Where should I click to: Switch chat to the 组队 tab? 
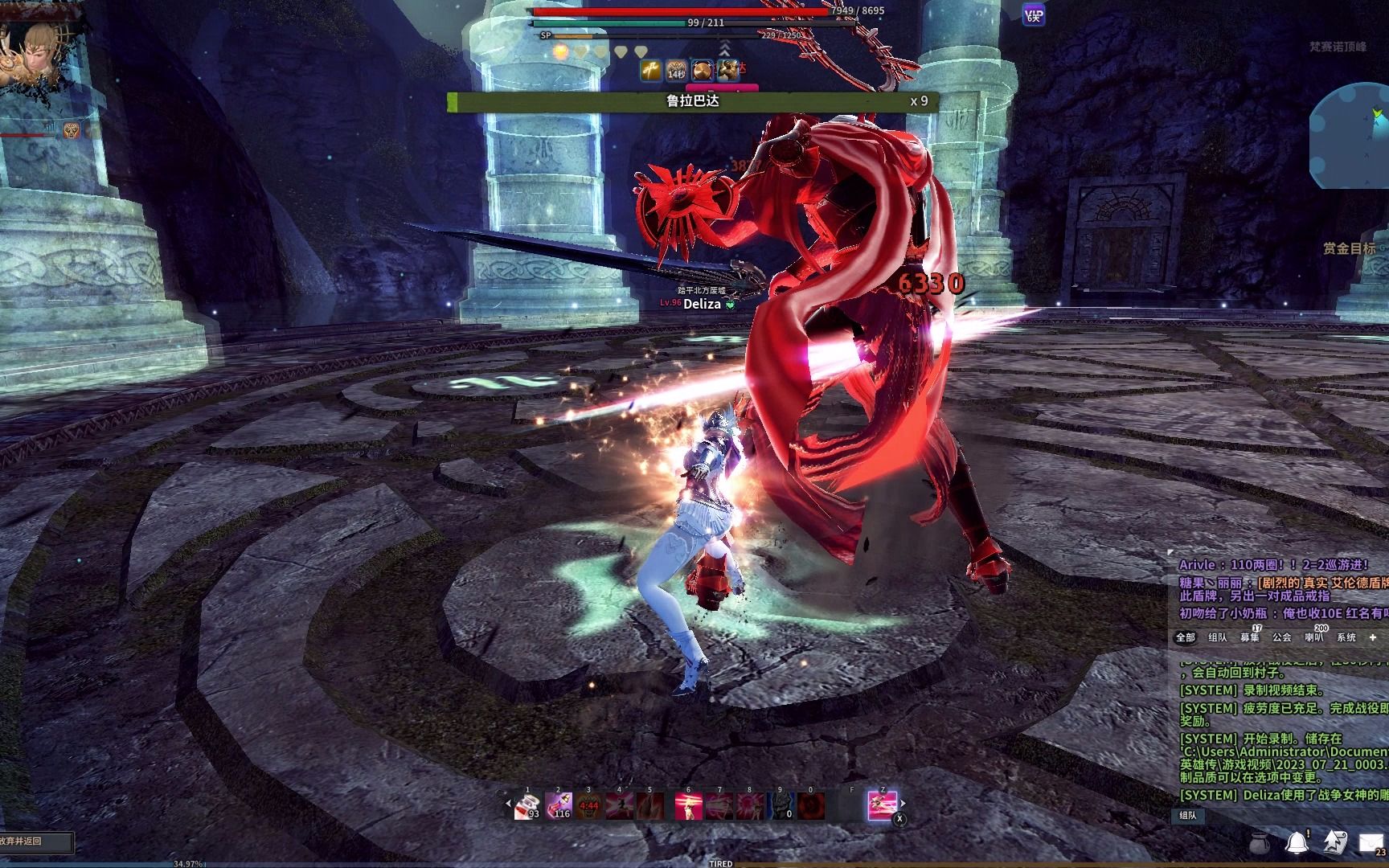(1218, 637)
